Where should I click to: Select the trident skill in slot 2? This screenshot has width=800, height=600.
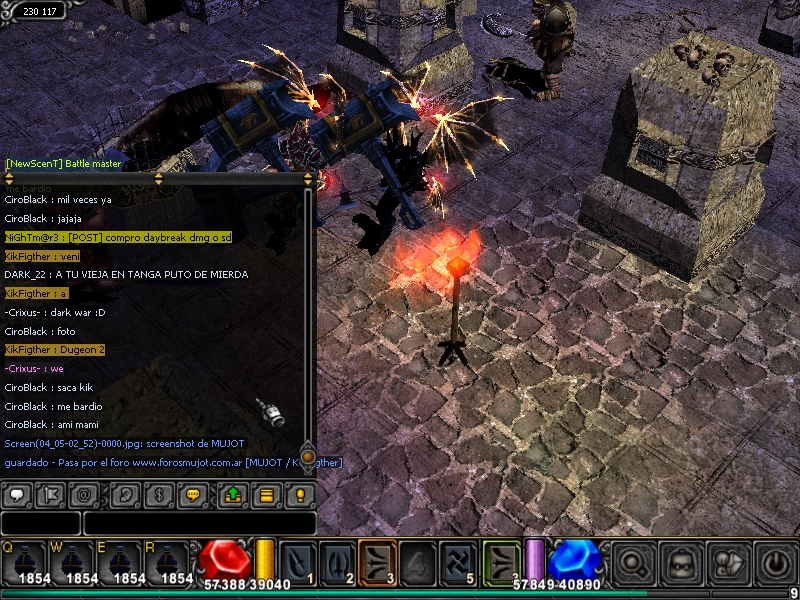338,562
